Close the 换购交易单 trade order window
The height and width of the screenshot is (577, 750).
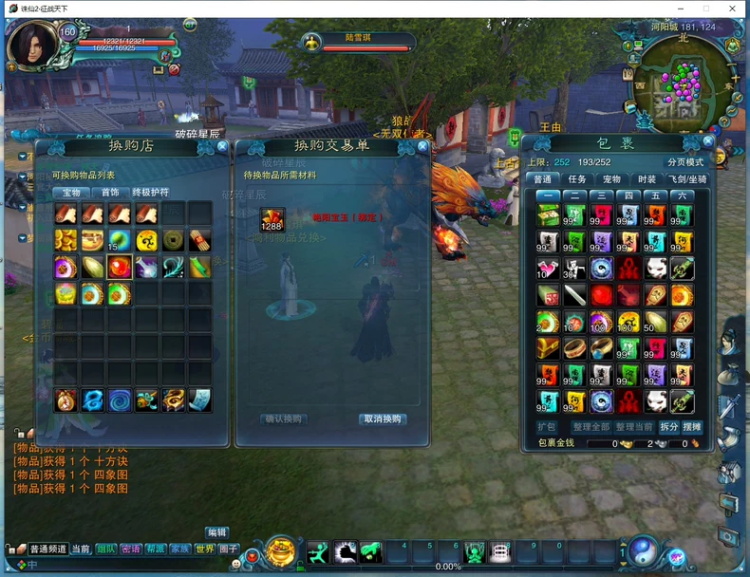click(421, 146)
